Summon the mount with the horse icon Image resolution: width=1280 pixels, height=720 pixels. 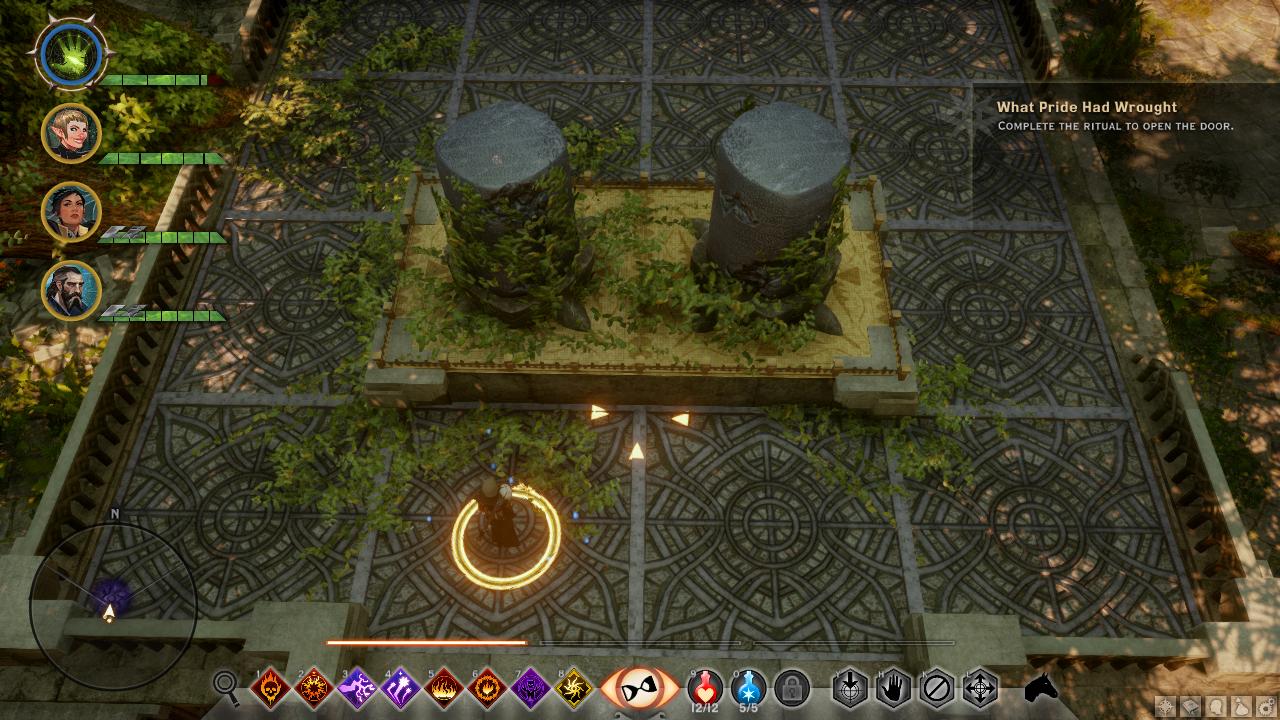[x=1041, y=688]
